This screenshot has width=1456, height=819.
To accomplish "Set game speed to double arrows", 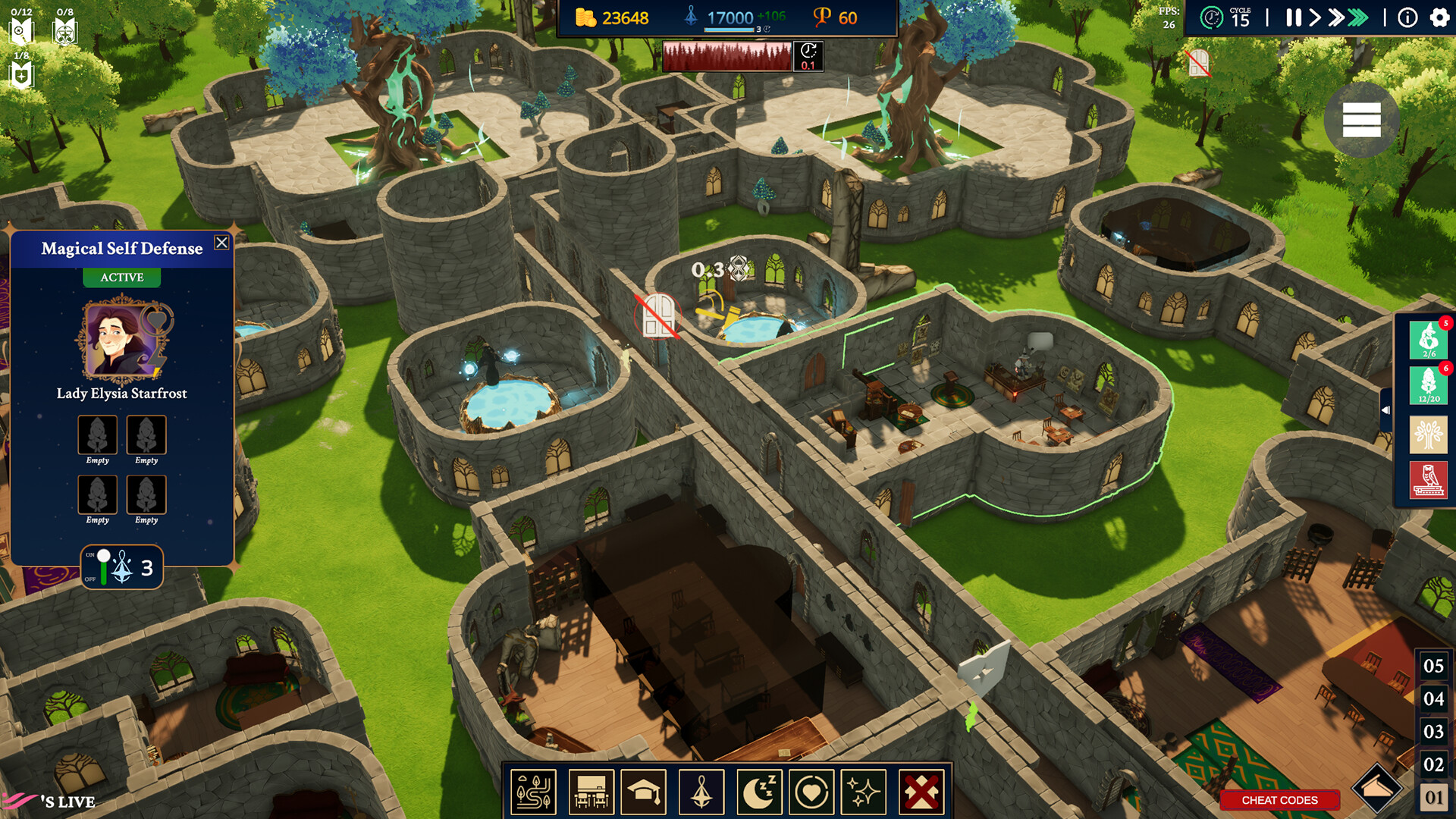I will tap(1336, 17).
